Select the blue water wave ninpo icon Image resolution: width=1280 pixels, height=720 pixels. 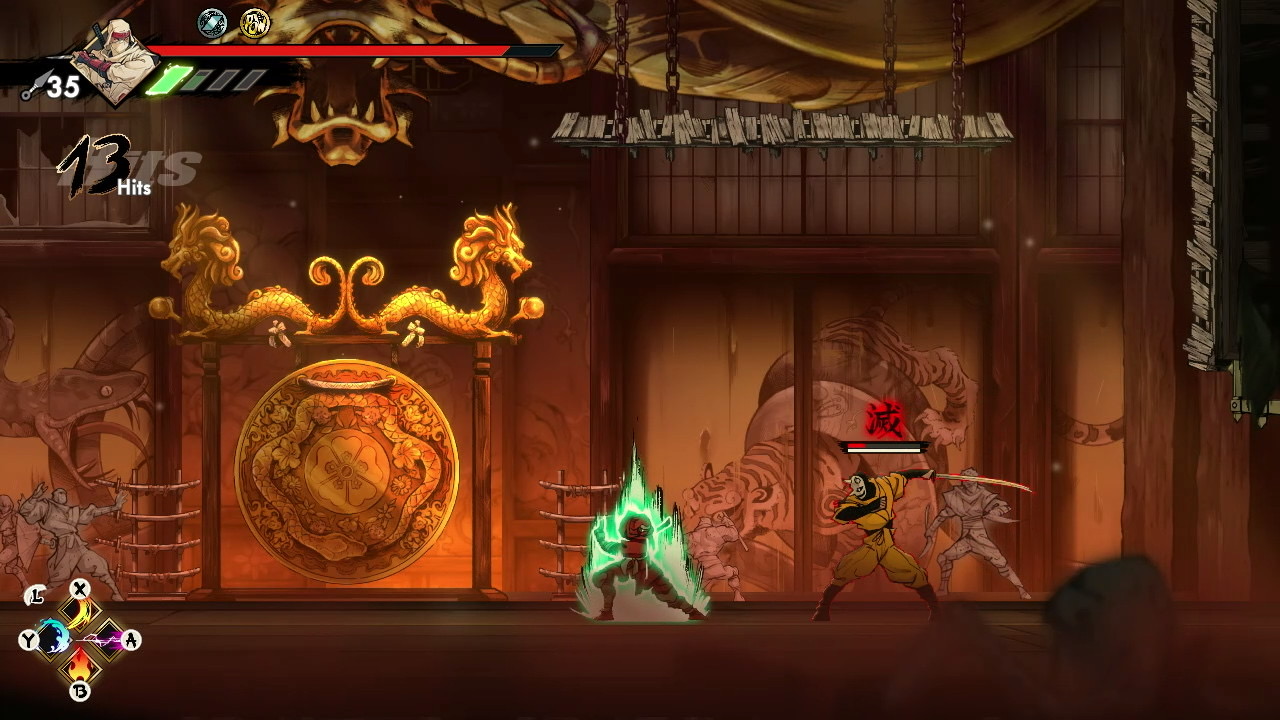(54, 637)
